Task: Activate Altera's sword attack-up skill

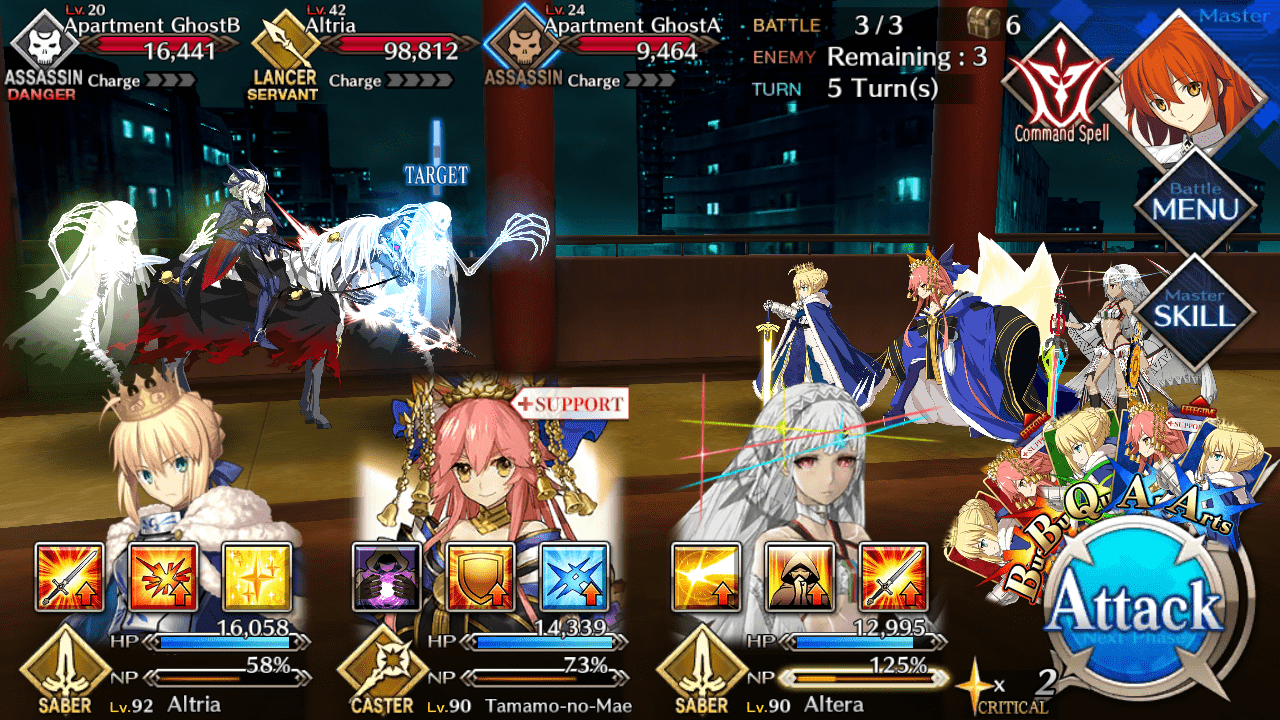Action: click(x=893, y=577)
